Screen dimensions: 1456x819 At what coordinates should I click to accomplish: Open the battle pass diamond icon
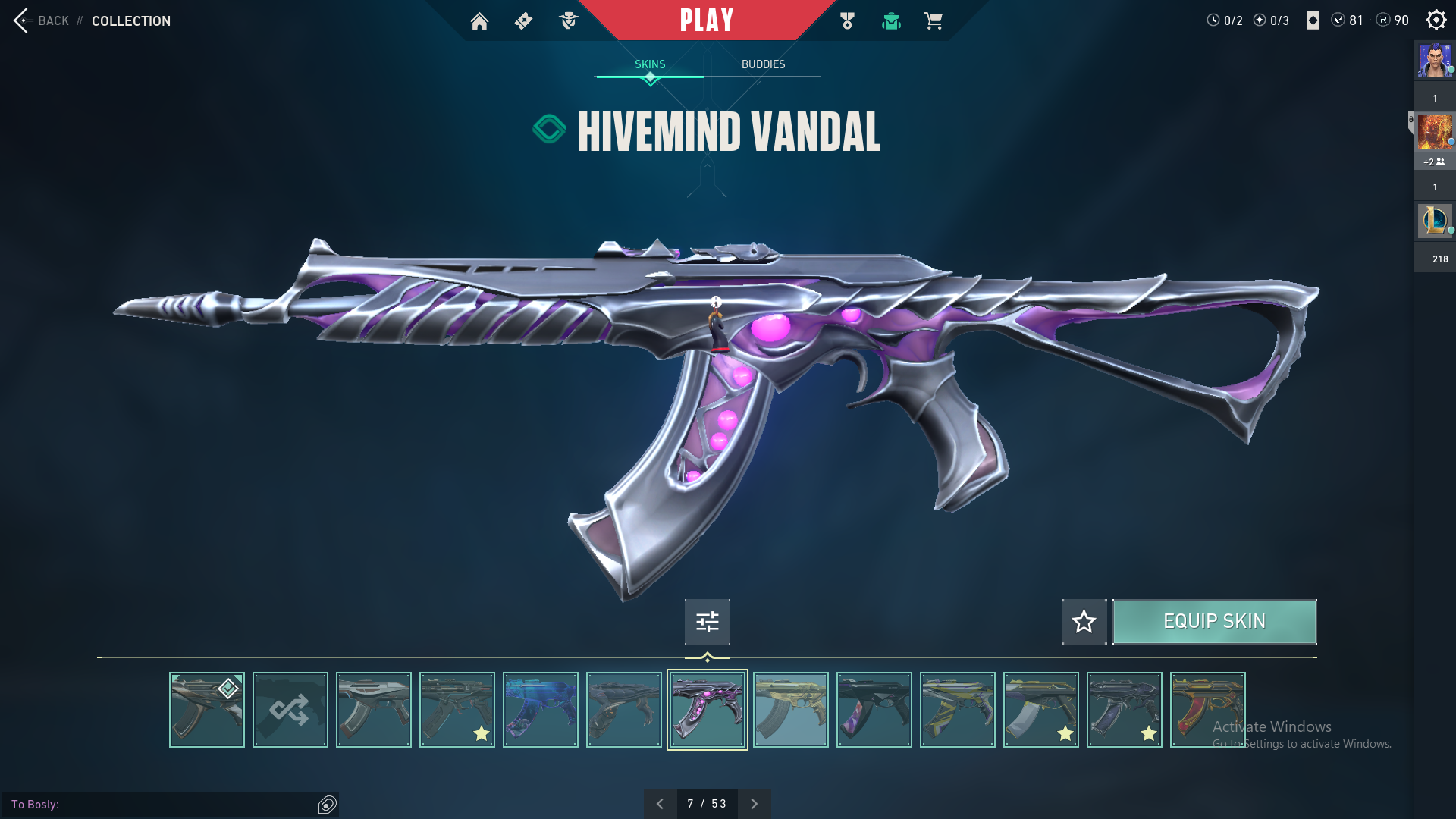[523, 21]
